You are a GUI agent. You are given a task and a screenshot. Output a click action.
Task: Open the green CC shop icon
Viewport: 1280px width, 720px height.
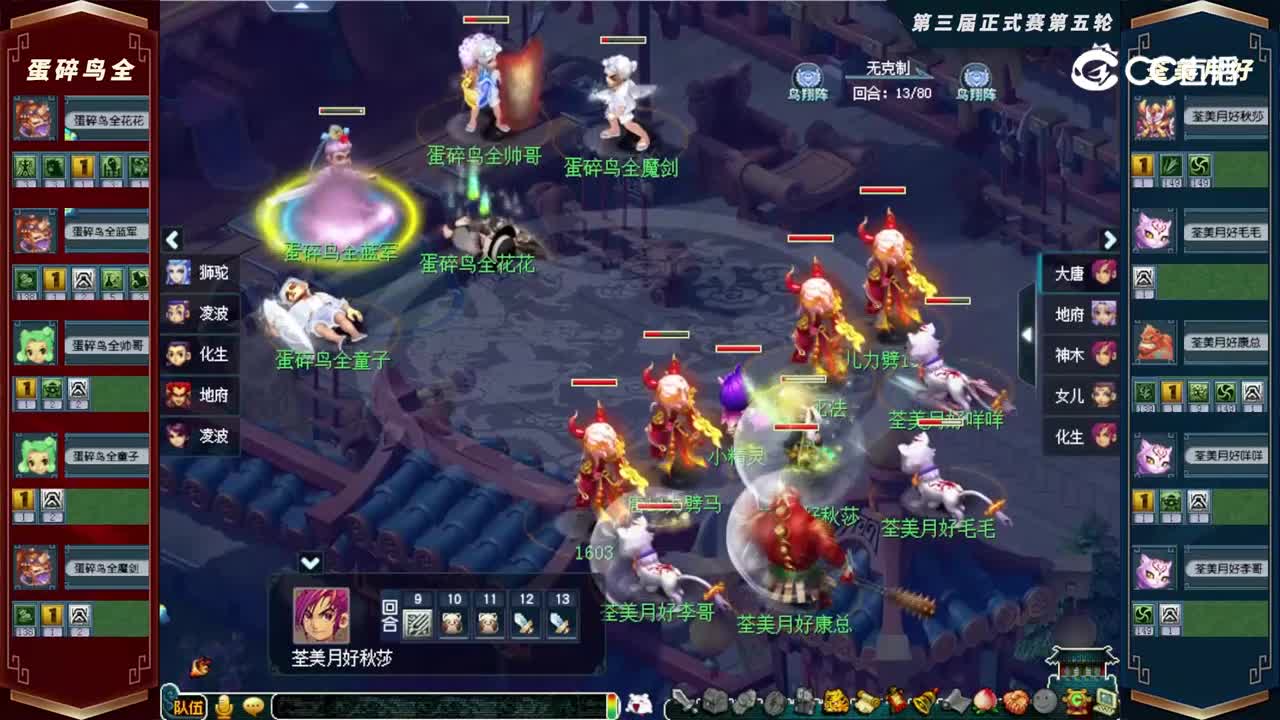(1076, 700)
